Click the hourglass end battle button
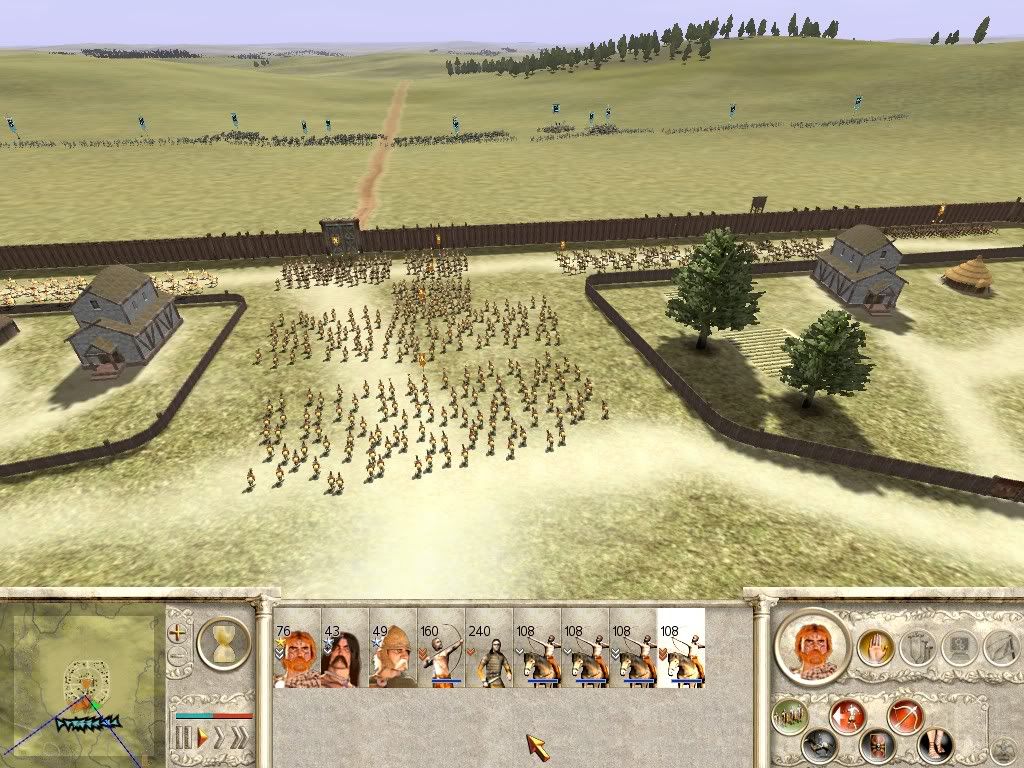Viewport: 1024px width, 768px height. tap(223, 642)
